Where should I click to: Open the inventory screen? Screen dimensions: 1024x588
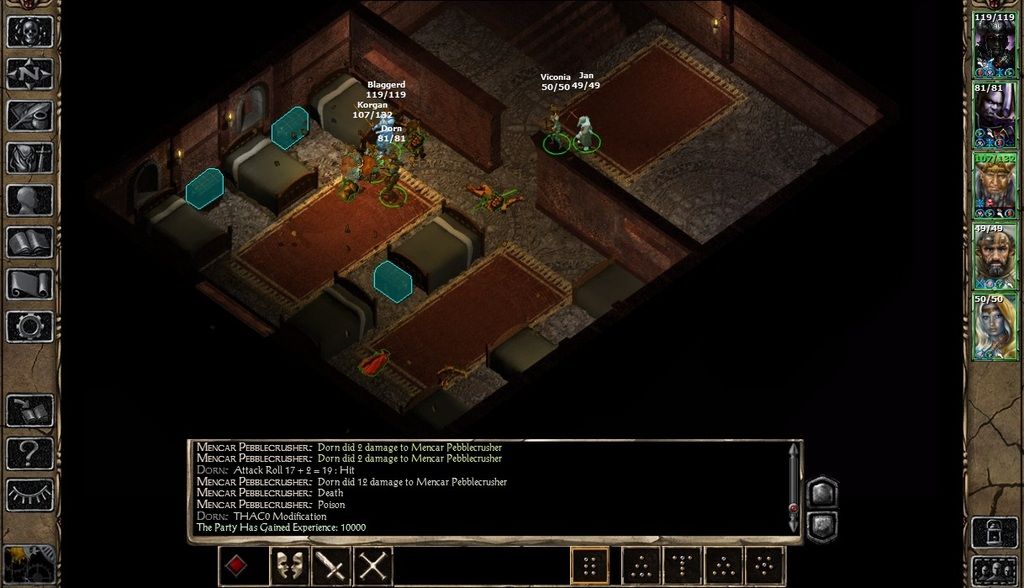tap(30, 157)
